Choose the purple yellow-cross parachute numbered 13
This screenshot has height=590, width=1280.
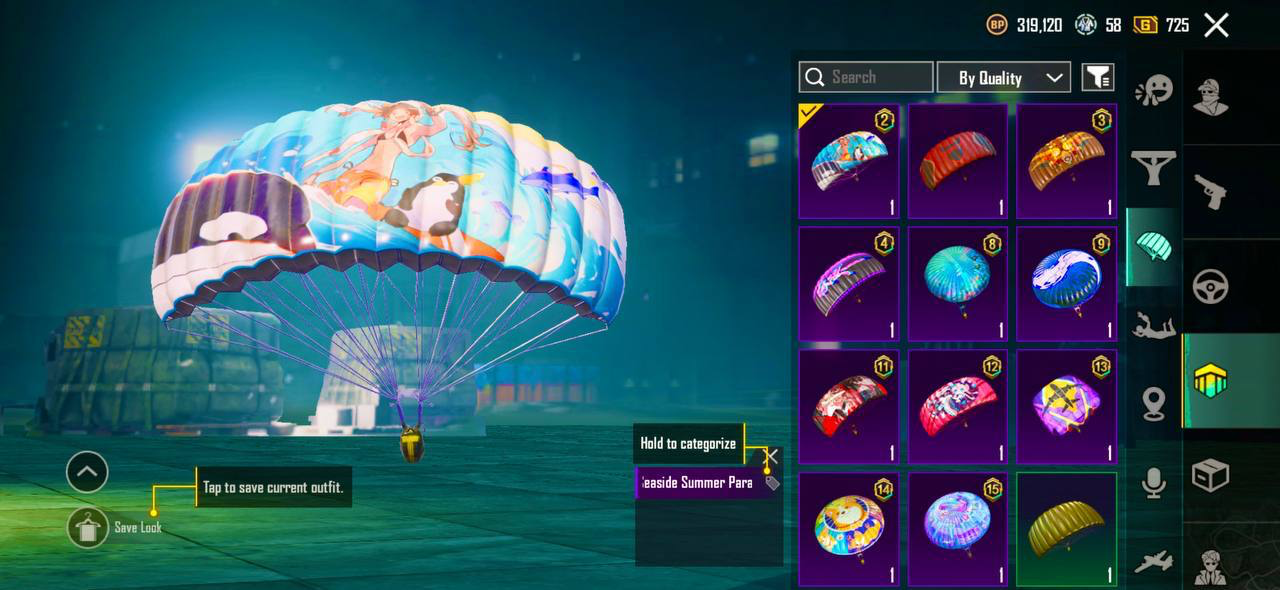1067,407
